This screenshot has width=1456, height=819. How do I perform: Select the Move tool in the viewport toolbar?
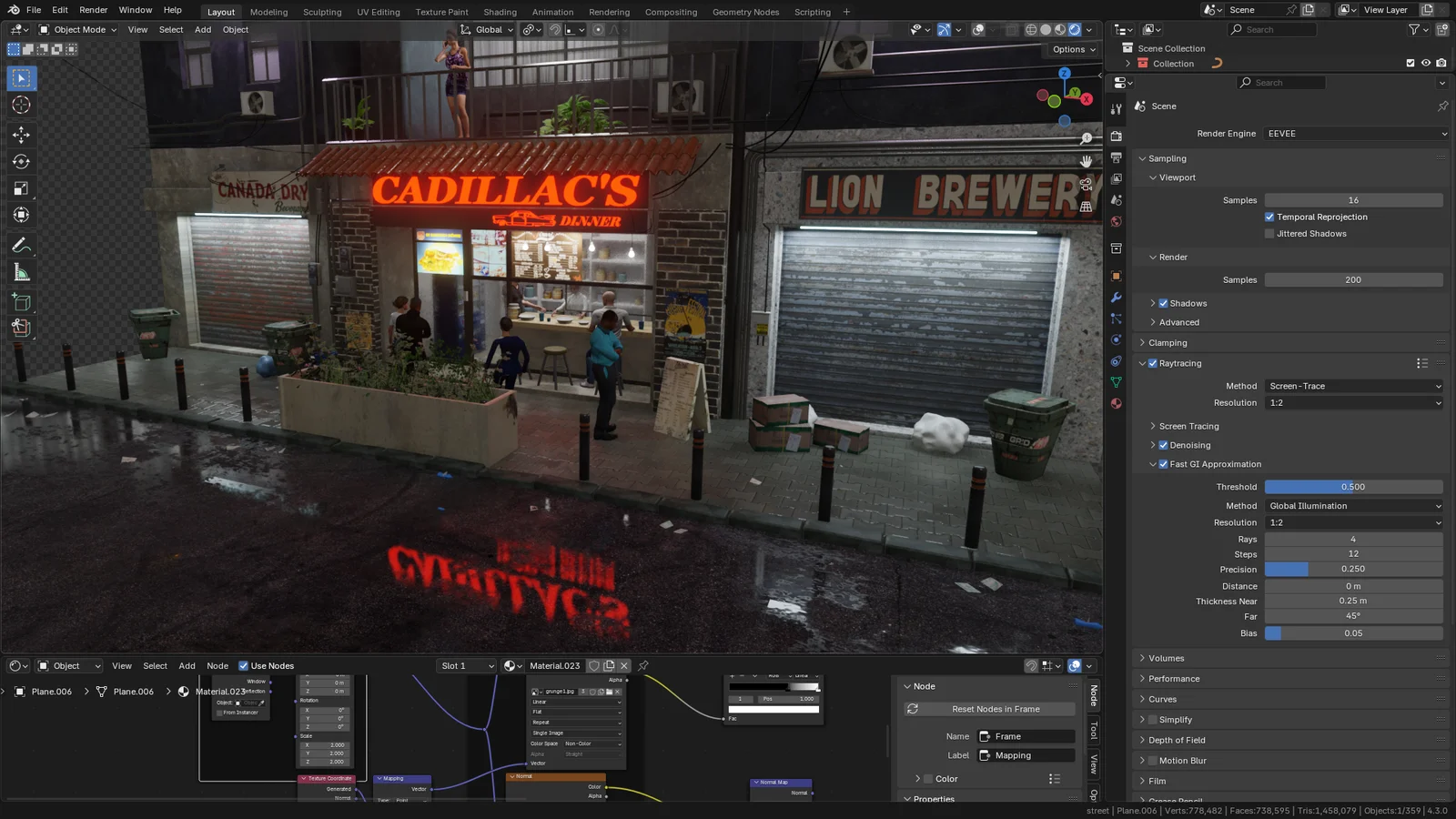[x=21, y=134]
